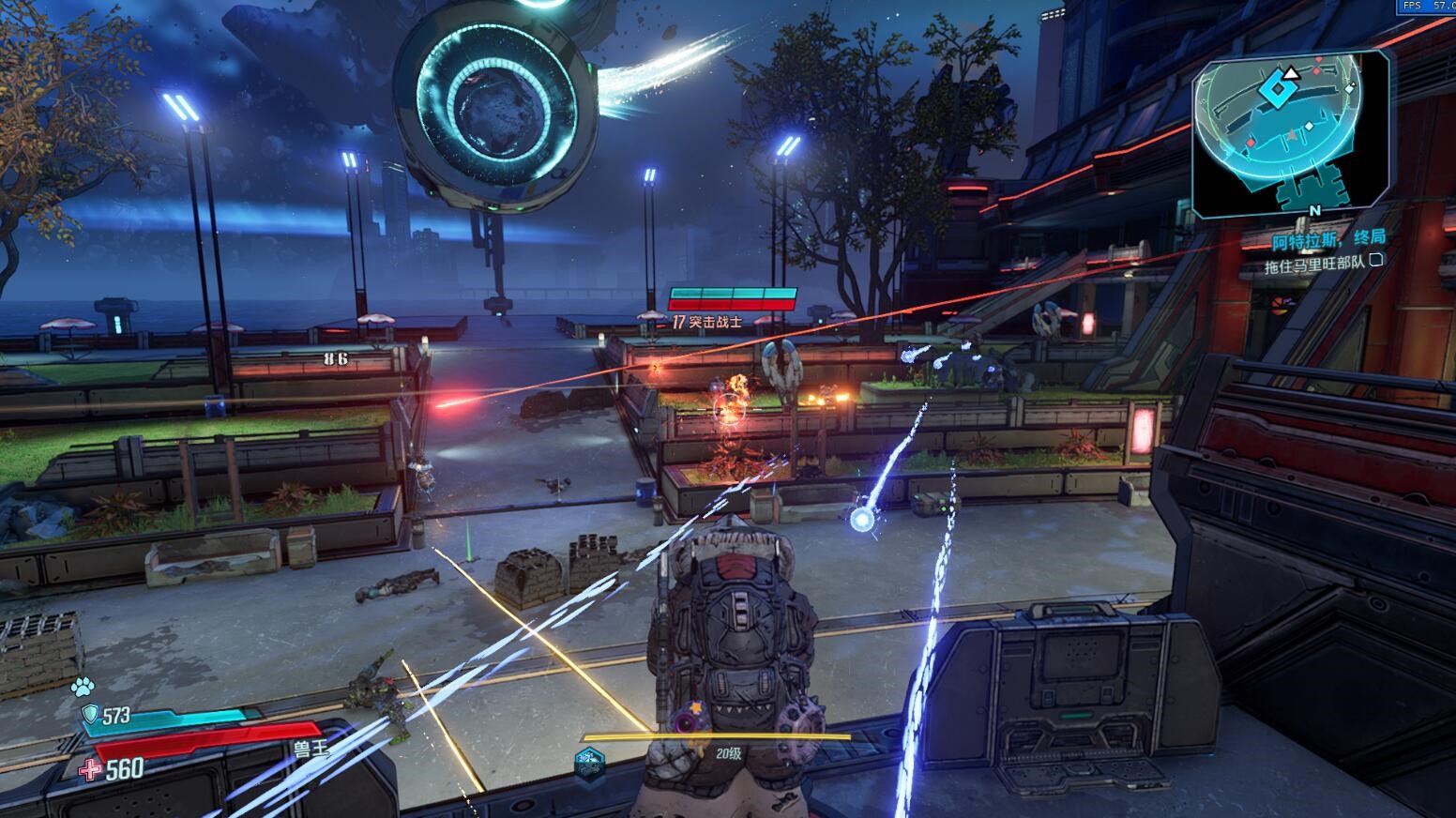Select the paw print pet icon
The width and height of the screenshot is (1456, 818).
(x=83, y=687)
